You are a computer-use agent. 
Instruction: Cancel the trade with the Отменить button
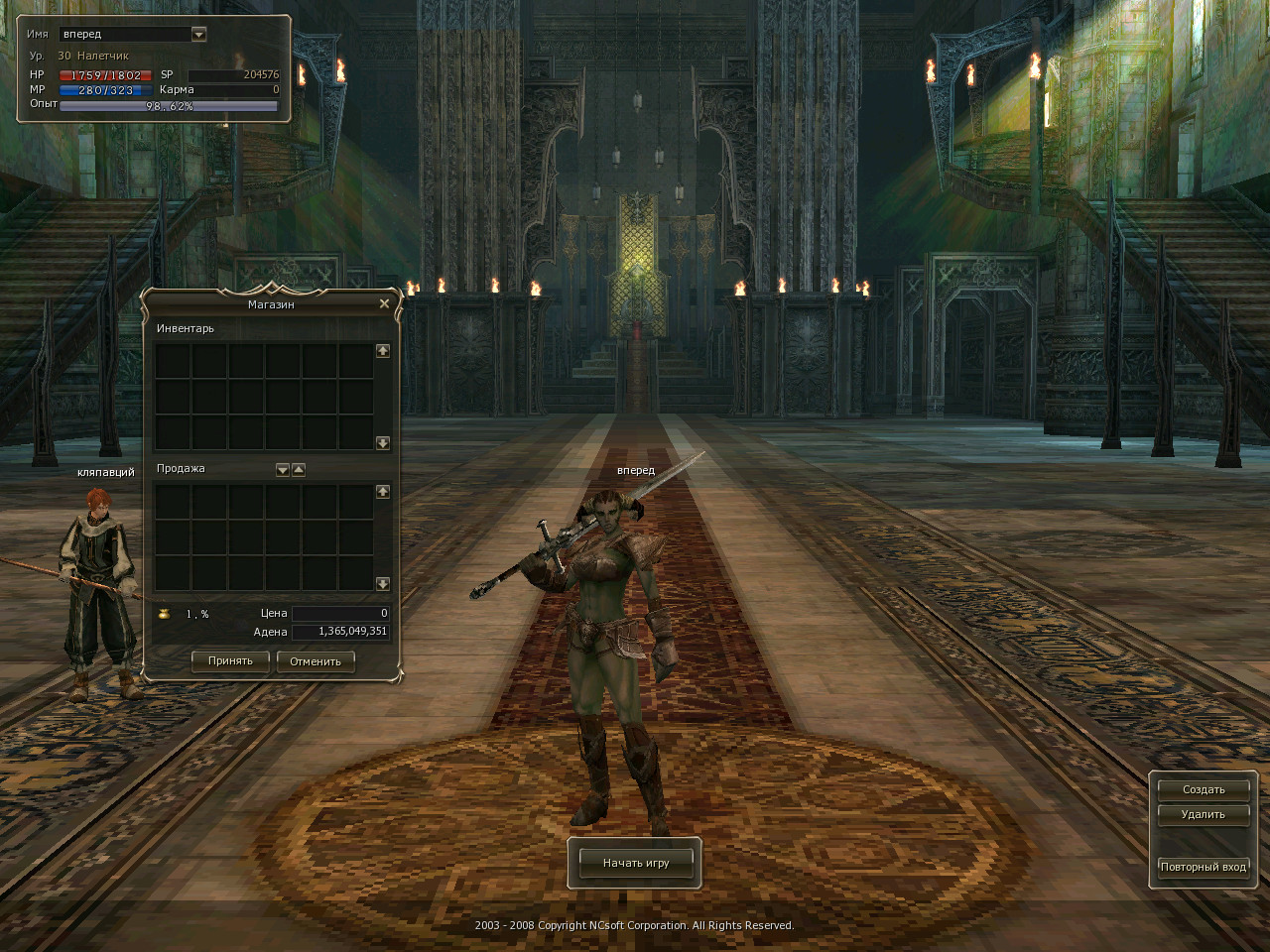(x=316, y=661)
